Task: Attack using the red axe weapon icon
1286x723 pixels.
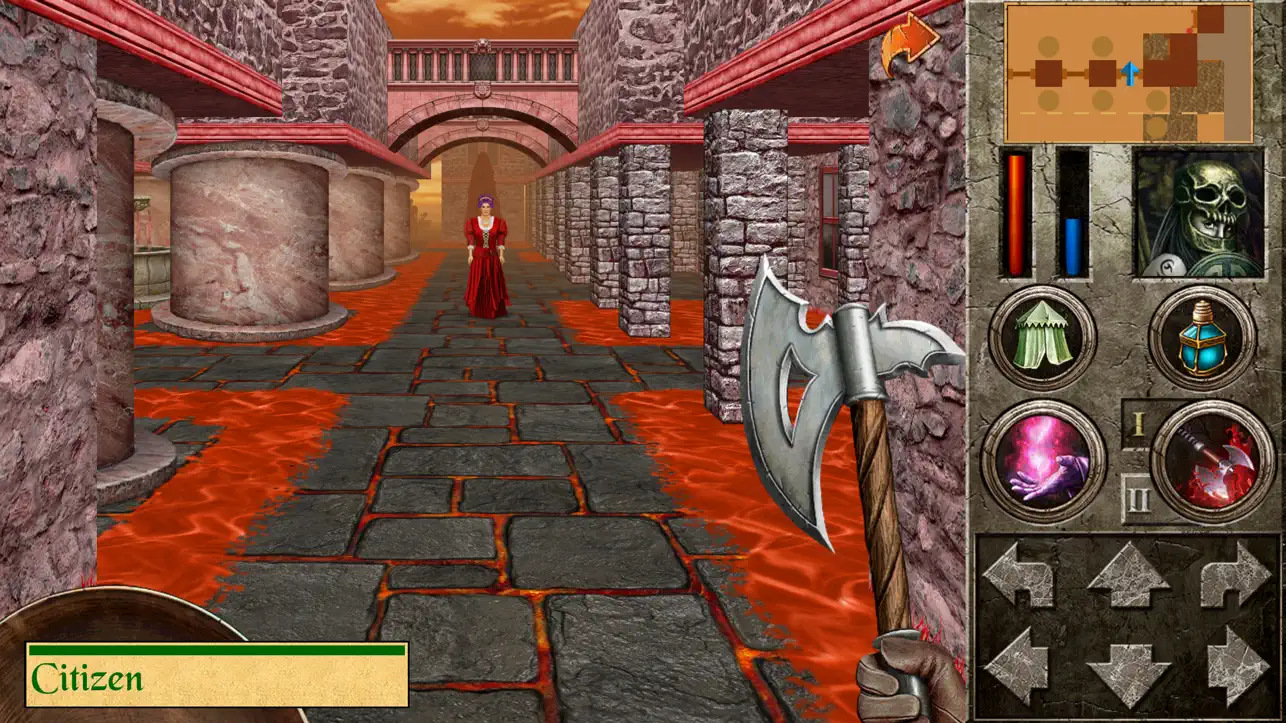Action: pos(1209,462)
